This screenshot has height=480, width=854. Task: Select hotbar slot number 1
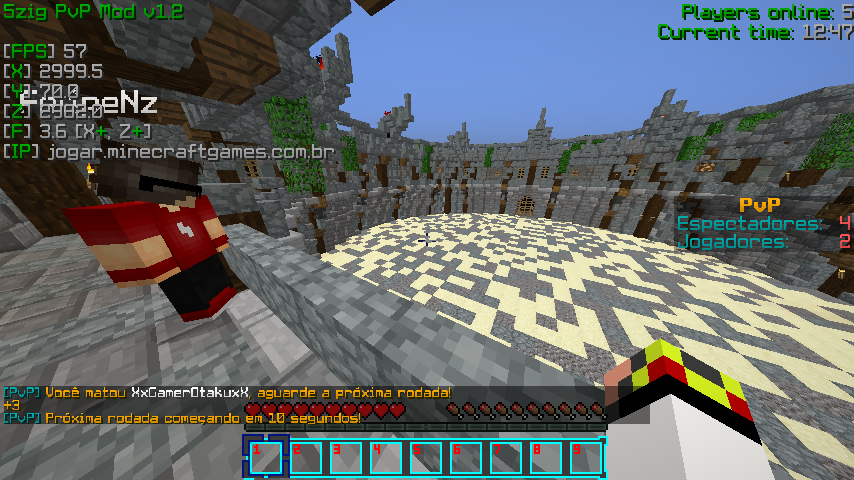tap(266, 457)
